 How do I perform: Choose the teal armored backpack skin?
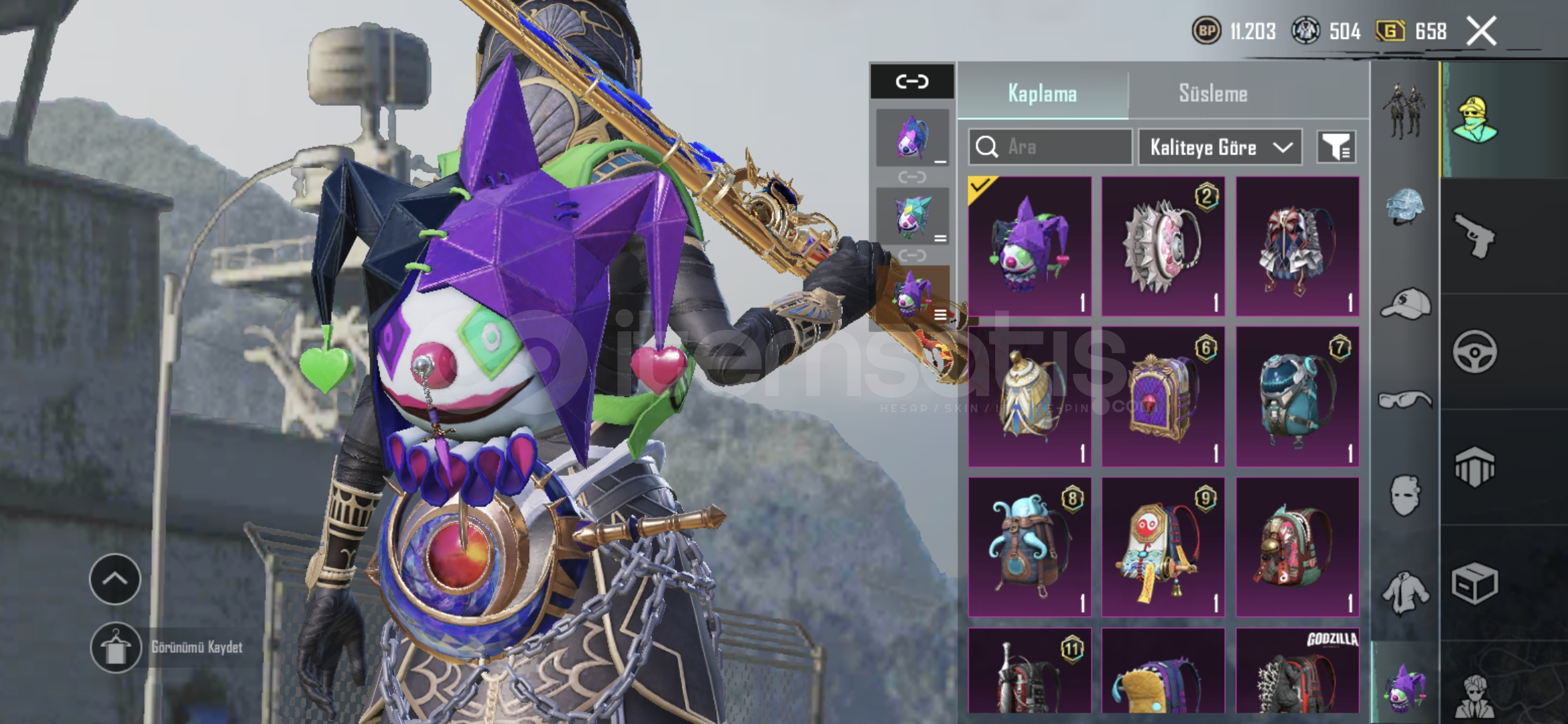coord(1297,396)
